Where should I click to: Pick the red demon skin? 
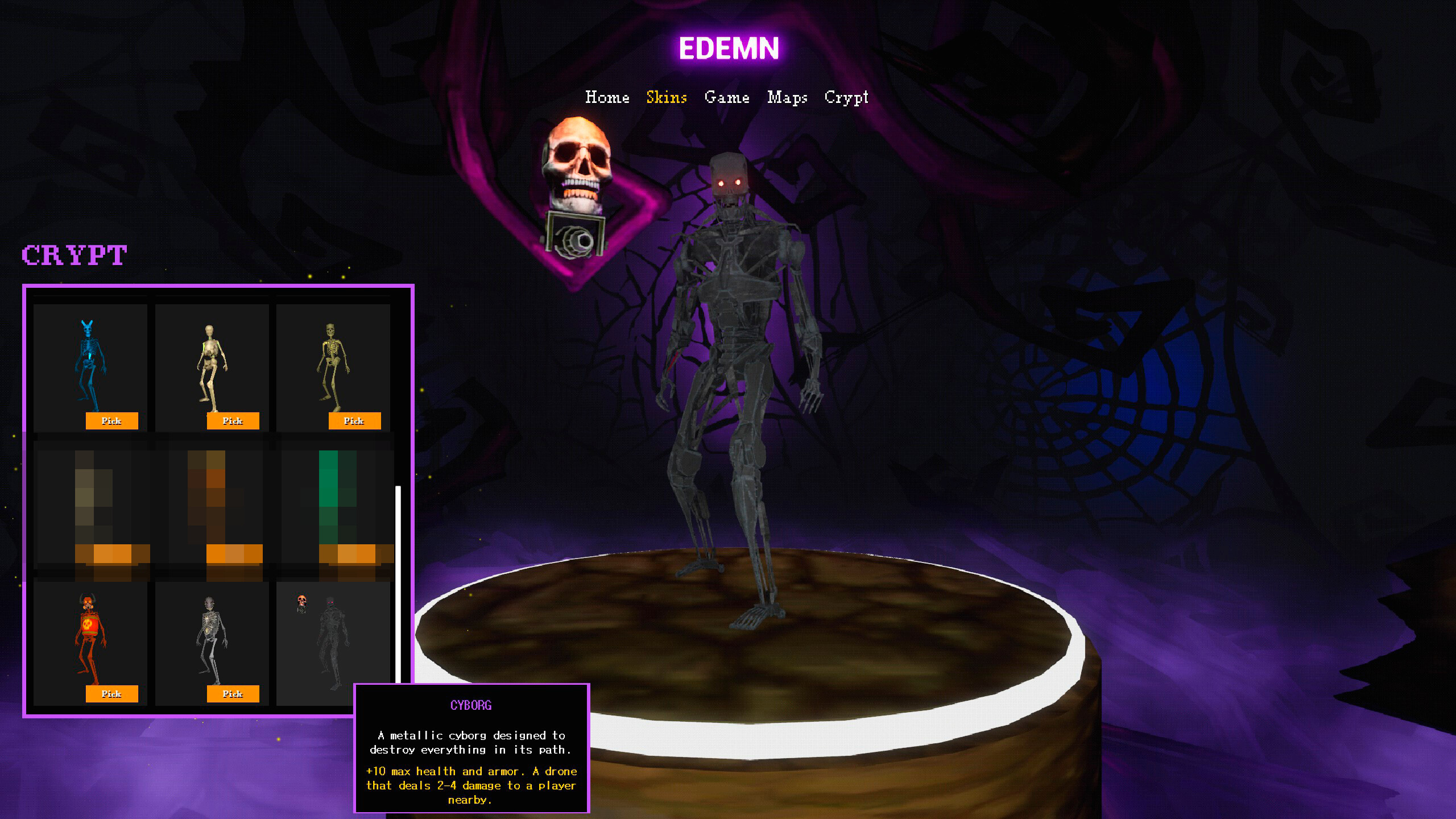pos(112,694)
